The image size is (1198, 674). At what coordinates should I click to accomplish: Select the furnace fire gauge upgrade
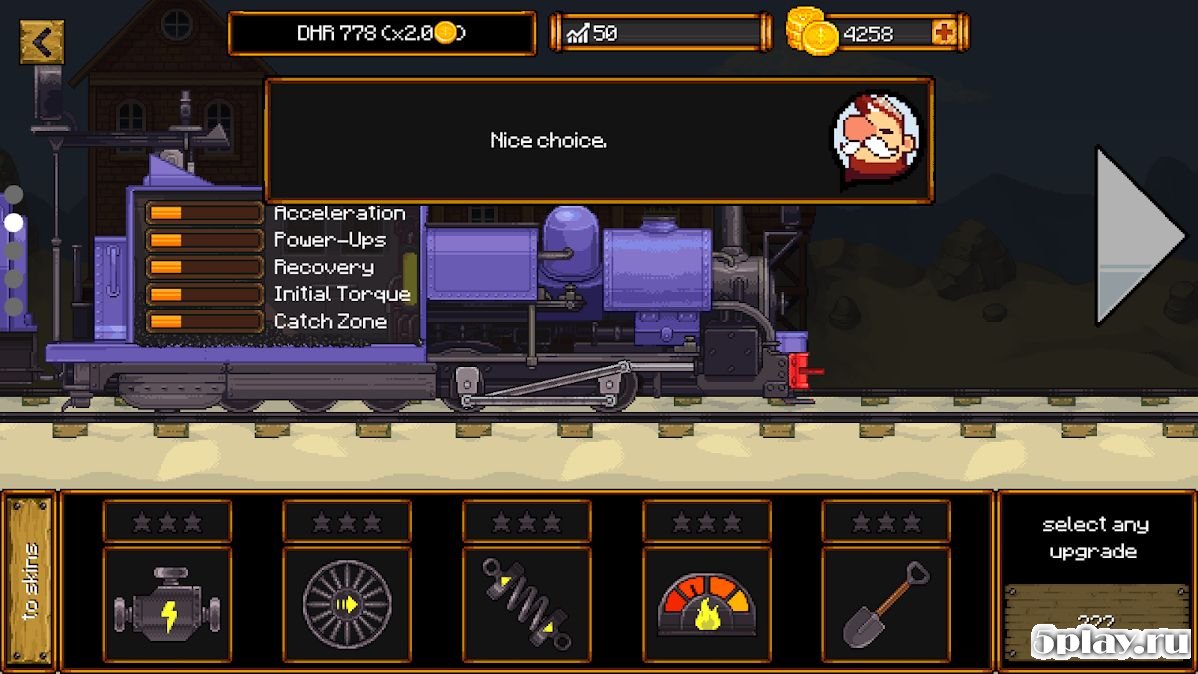tap(706, 604)
